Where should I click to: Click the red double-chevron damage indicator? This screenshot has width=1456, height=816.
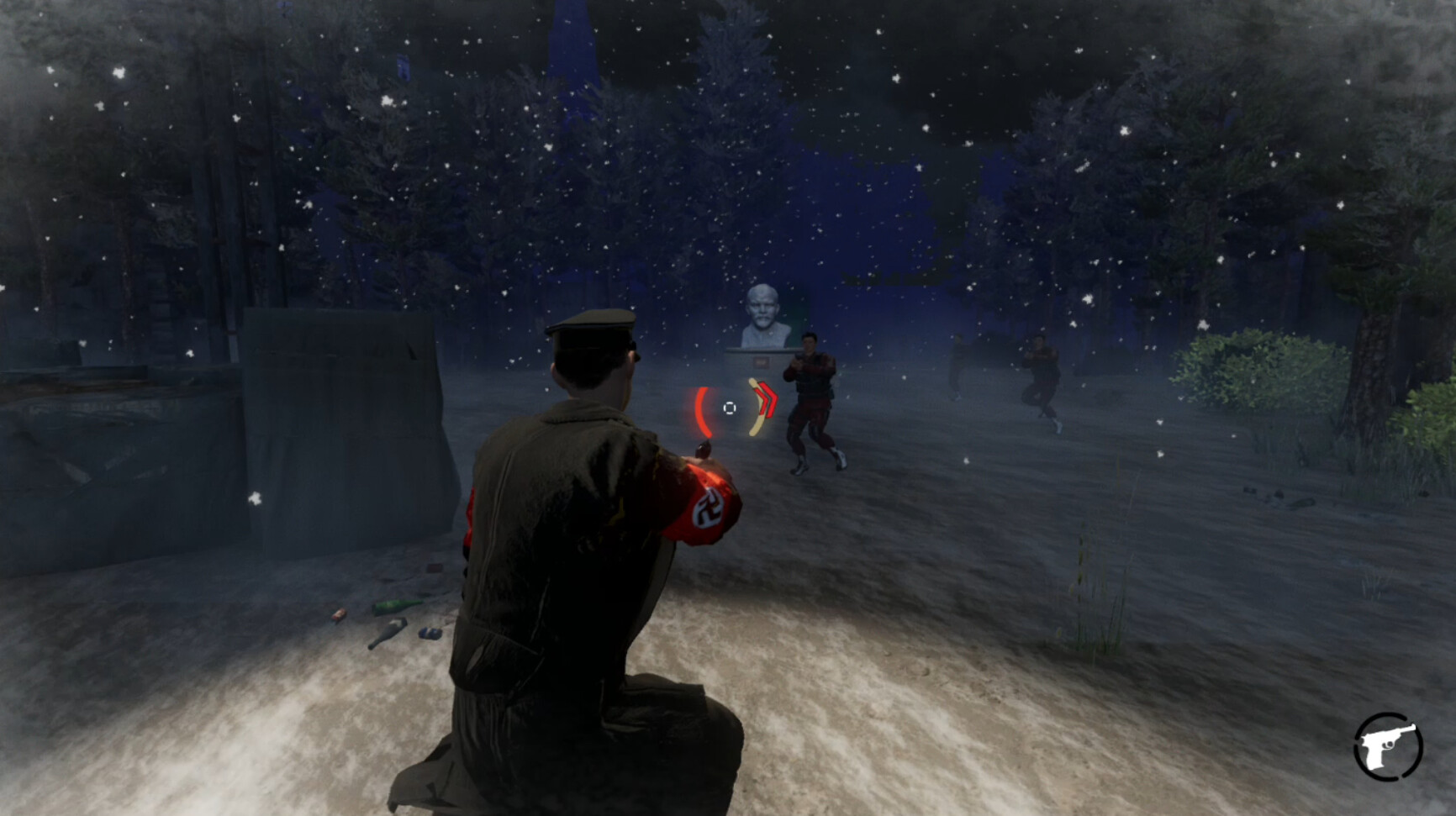pyautogui.click(x=768, y=399)
